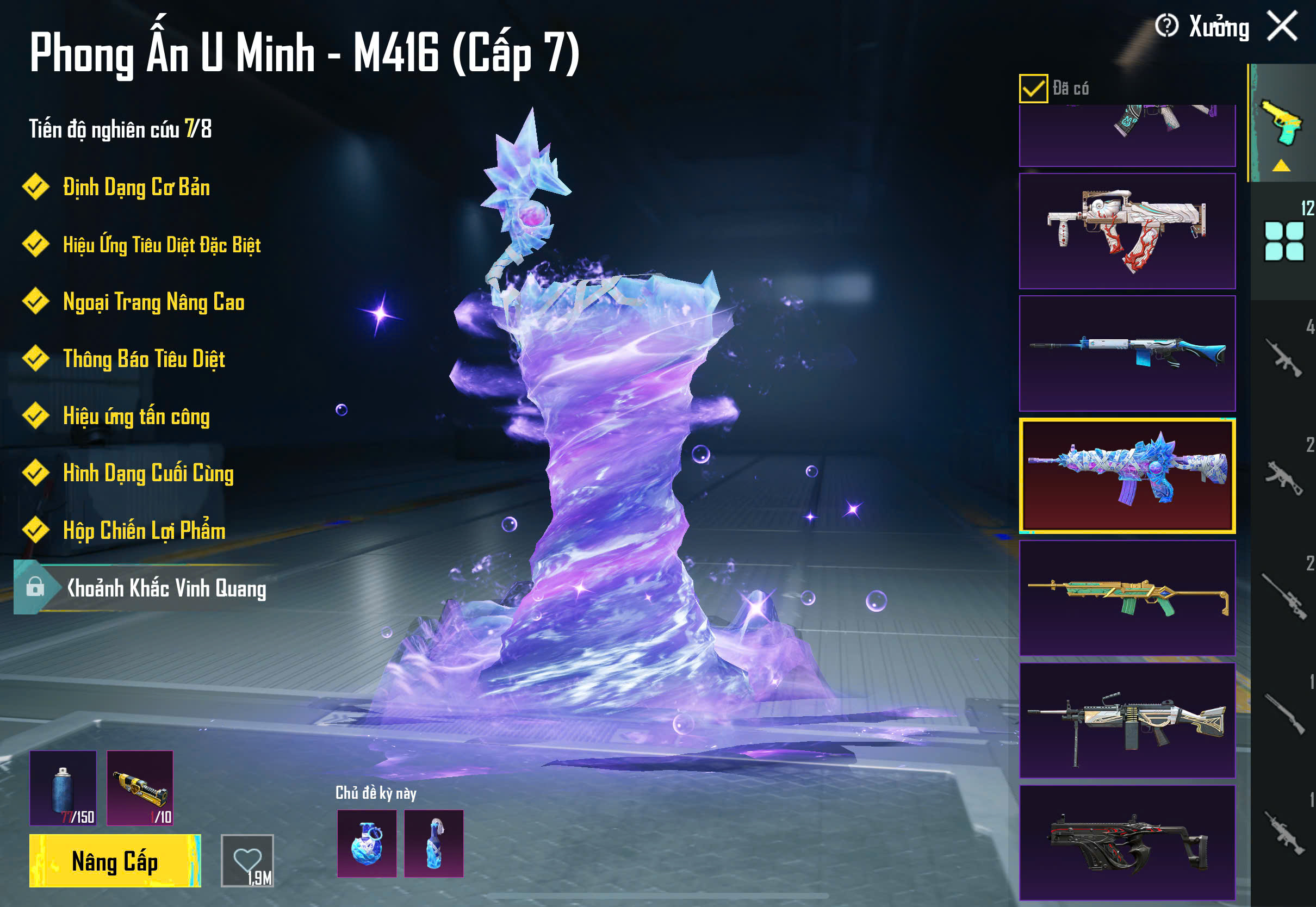Open the Xưởng help question mark
Viewport: 1316px width, 907px height.
tap(1166, 26)
